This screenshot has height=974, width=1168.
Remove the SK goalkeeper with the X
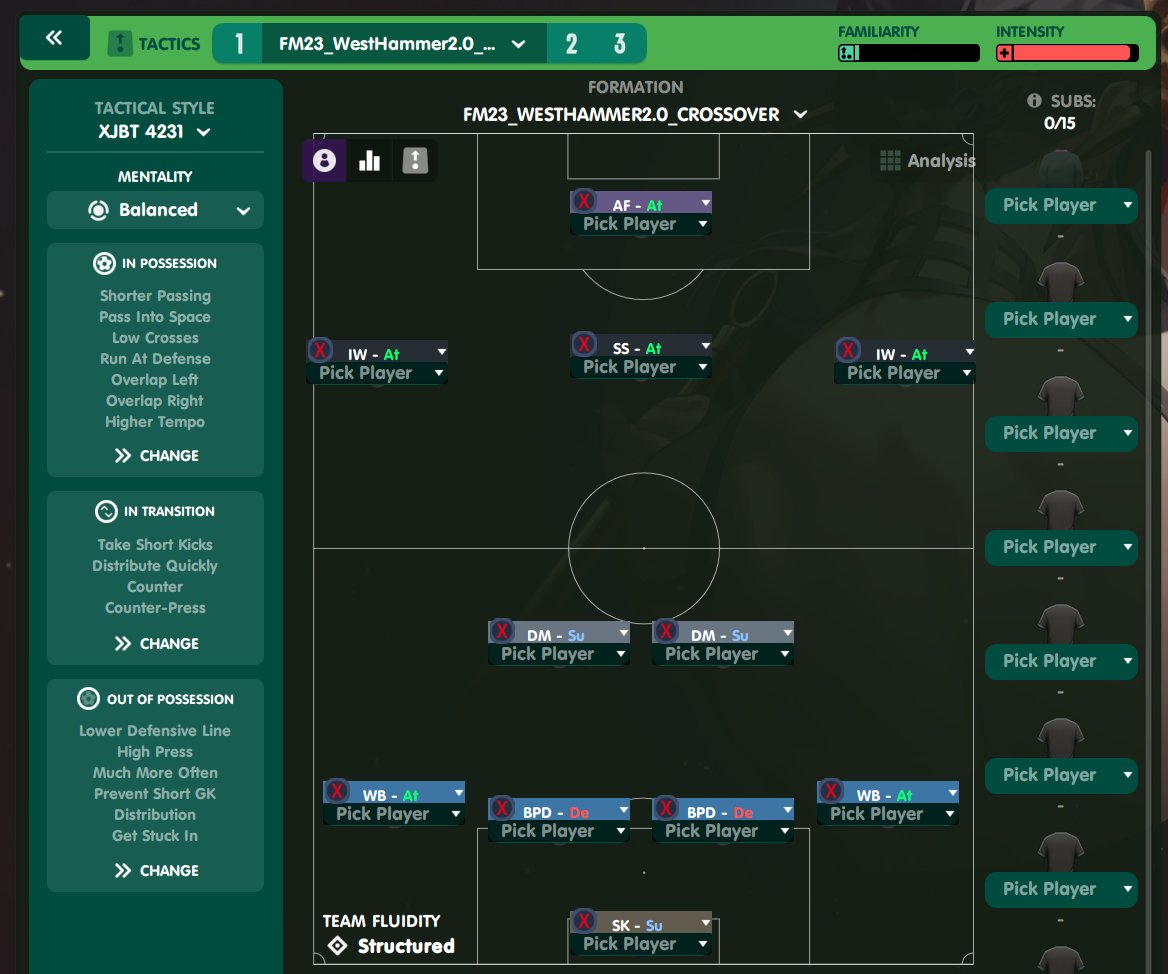pos(584,922)
